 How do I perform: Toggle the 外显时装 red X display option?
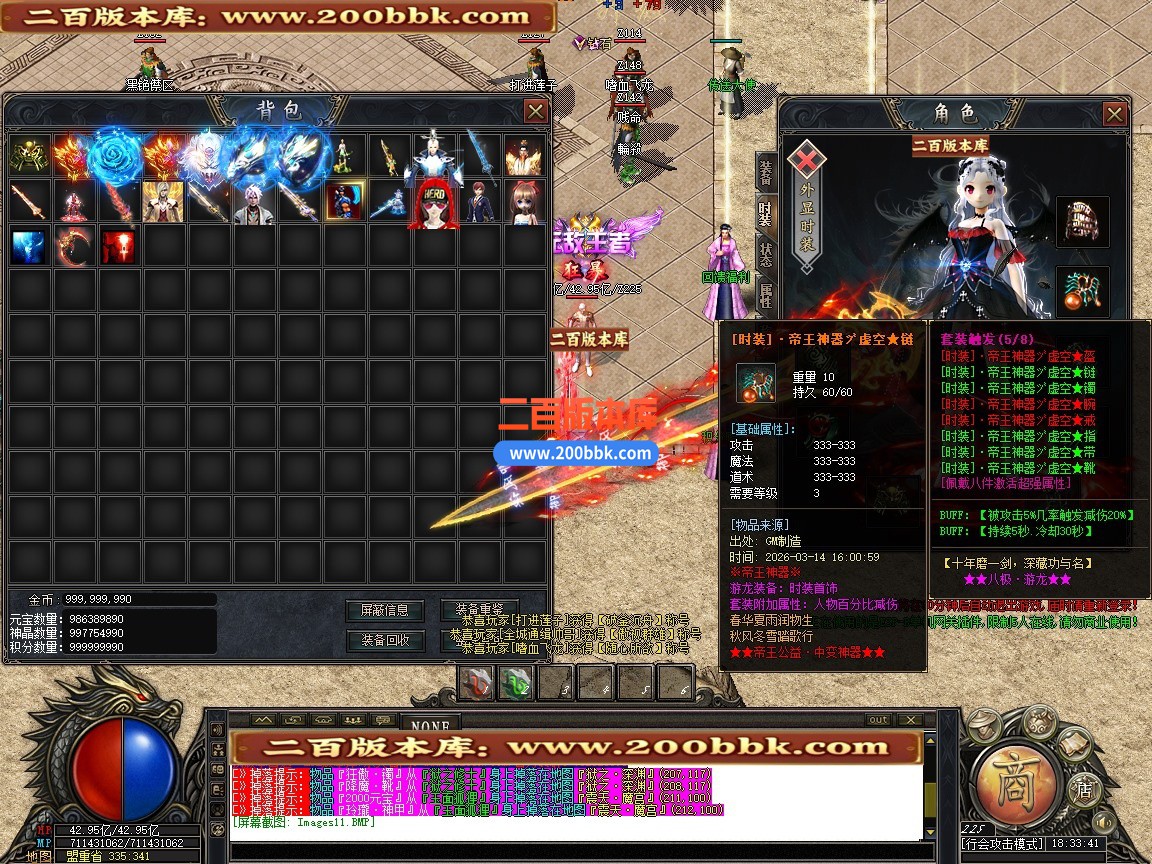(x=805, y=160)
